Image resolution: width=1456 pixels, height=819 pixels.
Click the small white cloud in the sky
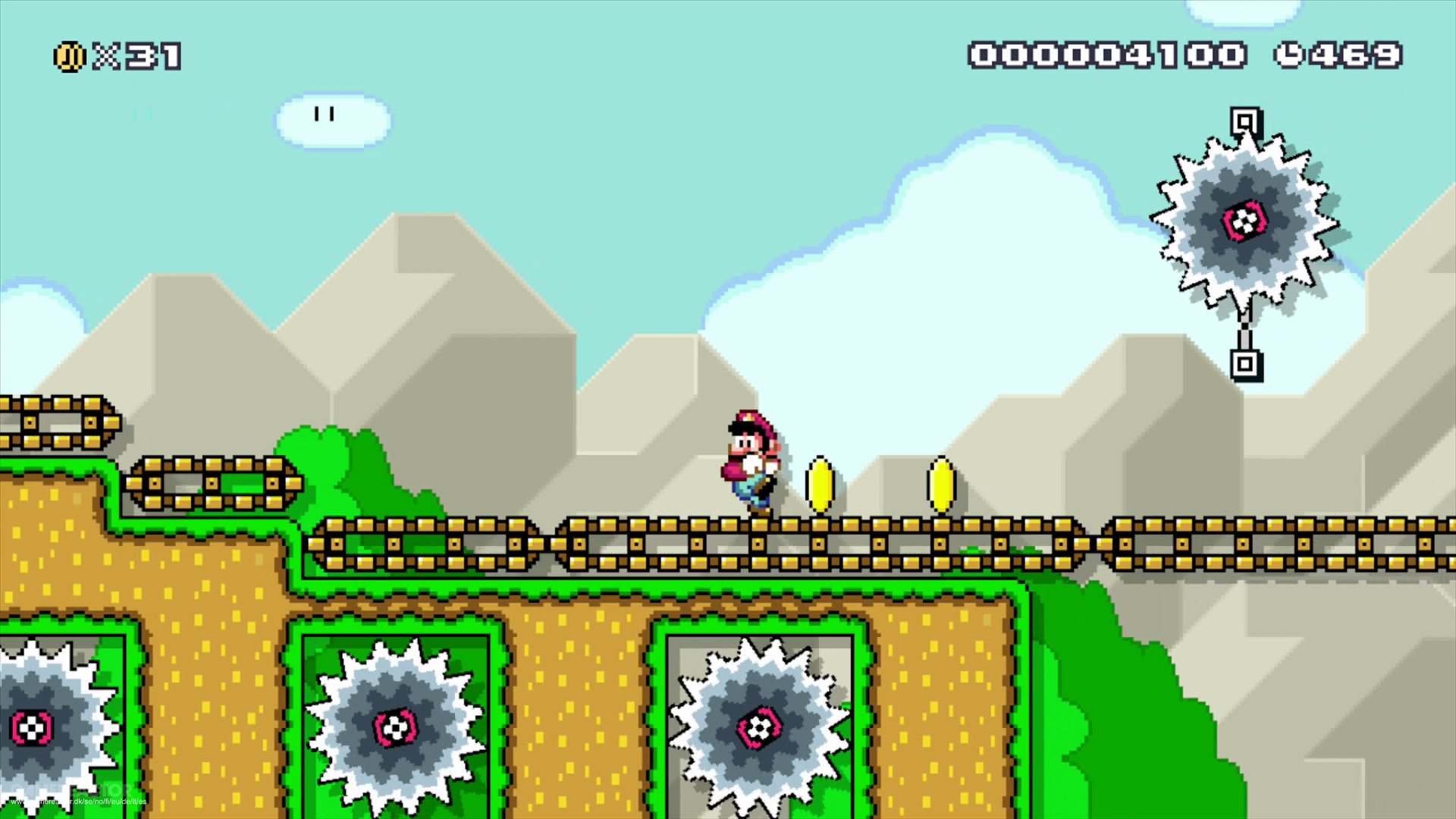click(x=330, y=120)
